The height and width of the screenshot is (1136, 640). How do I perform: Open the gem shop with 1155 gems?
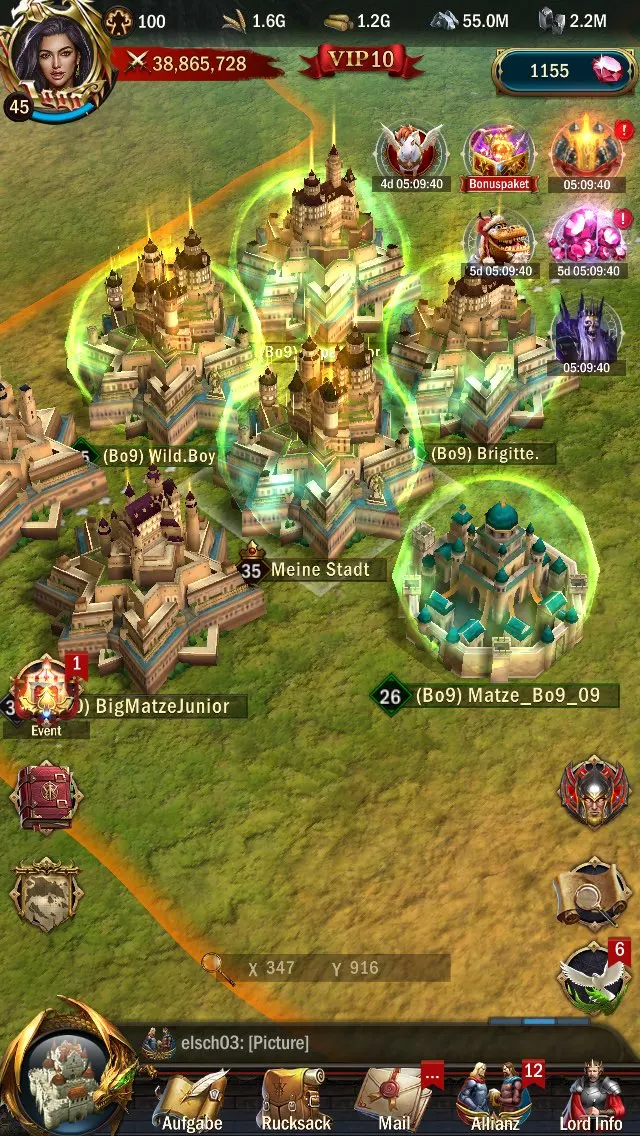click(564, 71)
